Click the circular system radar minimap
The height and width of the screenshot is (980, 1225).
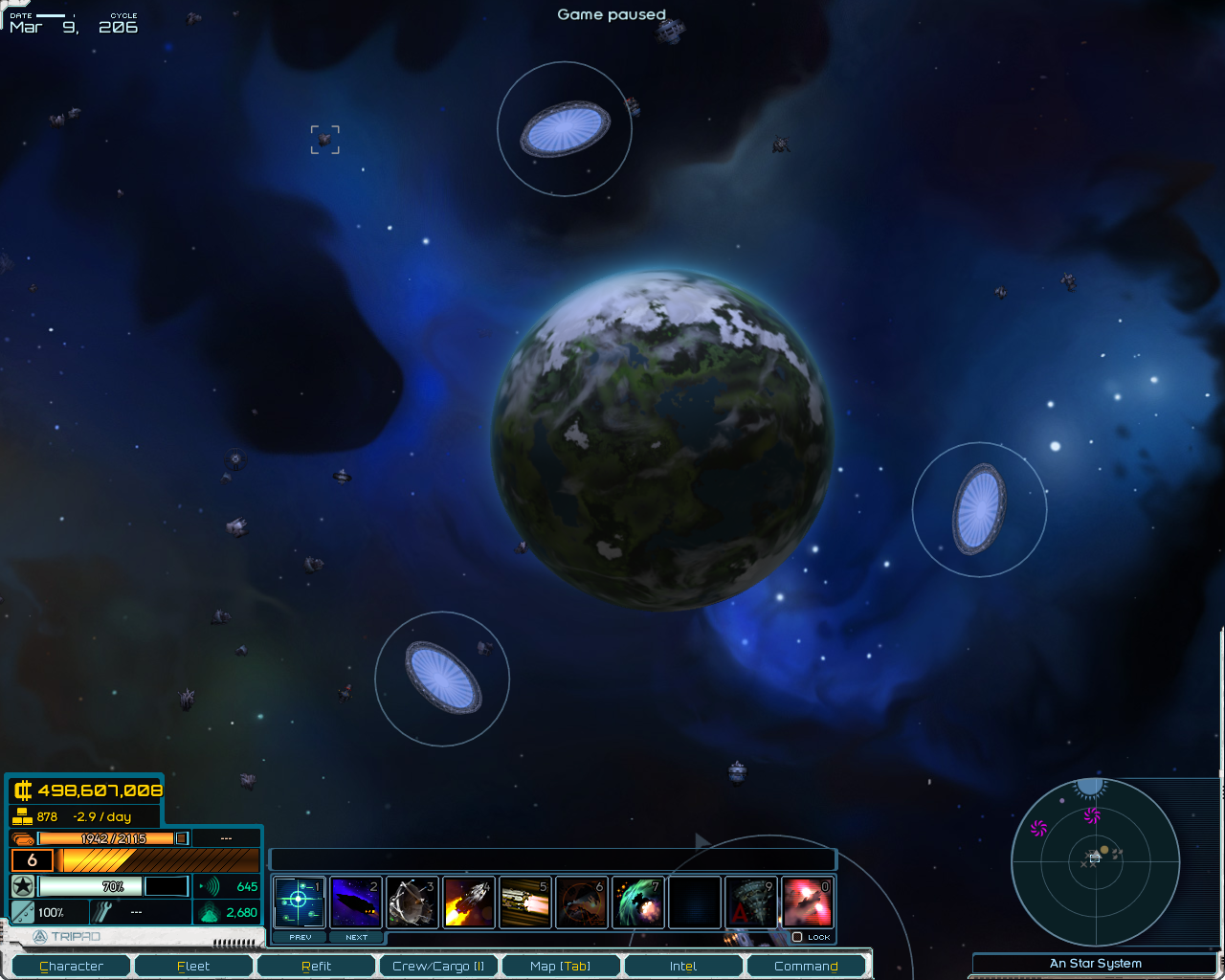(1096, 862)
